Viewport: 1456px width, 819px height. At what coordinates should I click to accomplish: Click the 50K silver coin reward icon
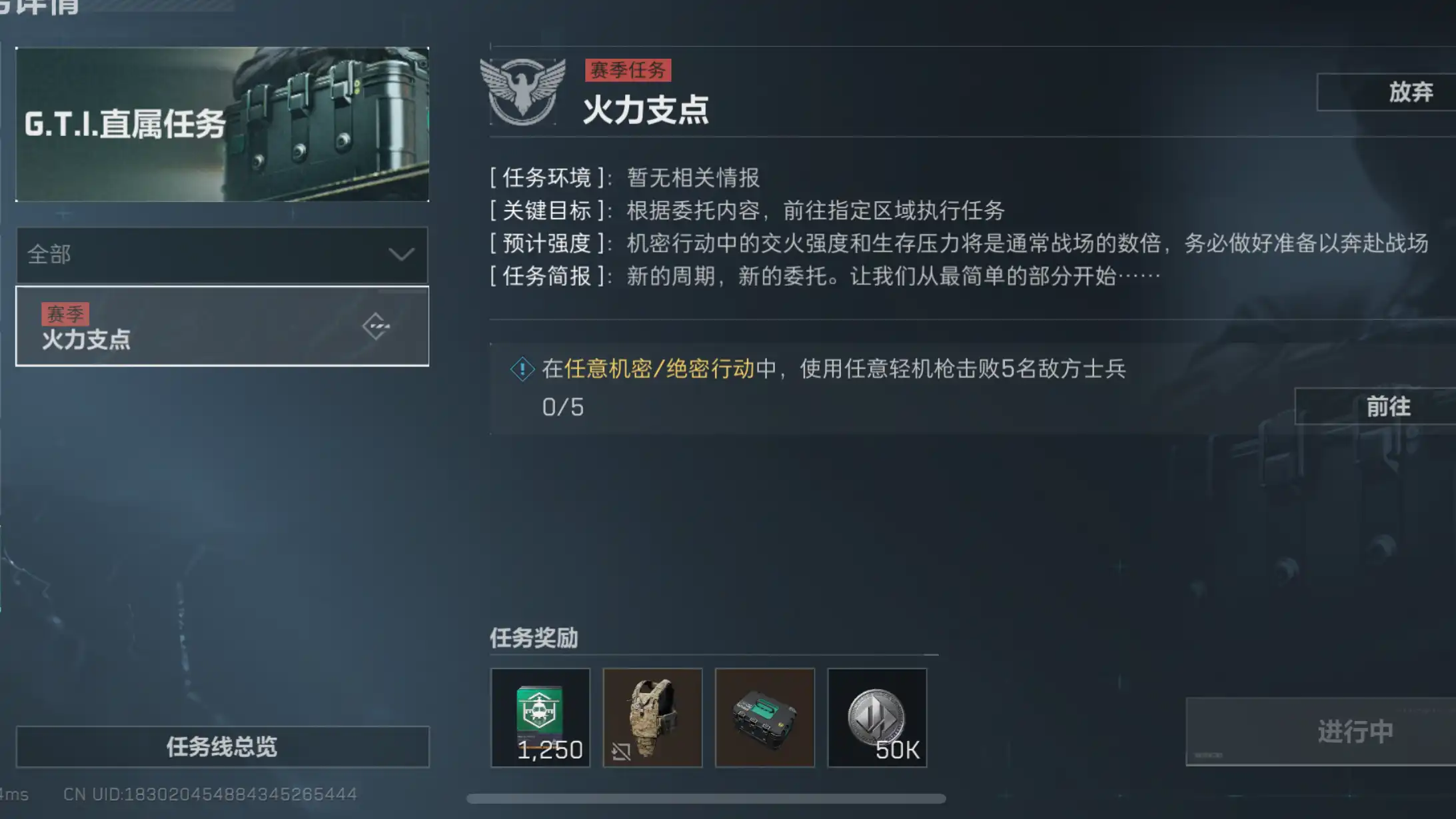(878, 718)
